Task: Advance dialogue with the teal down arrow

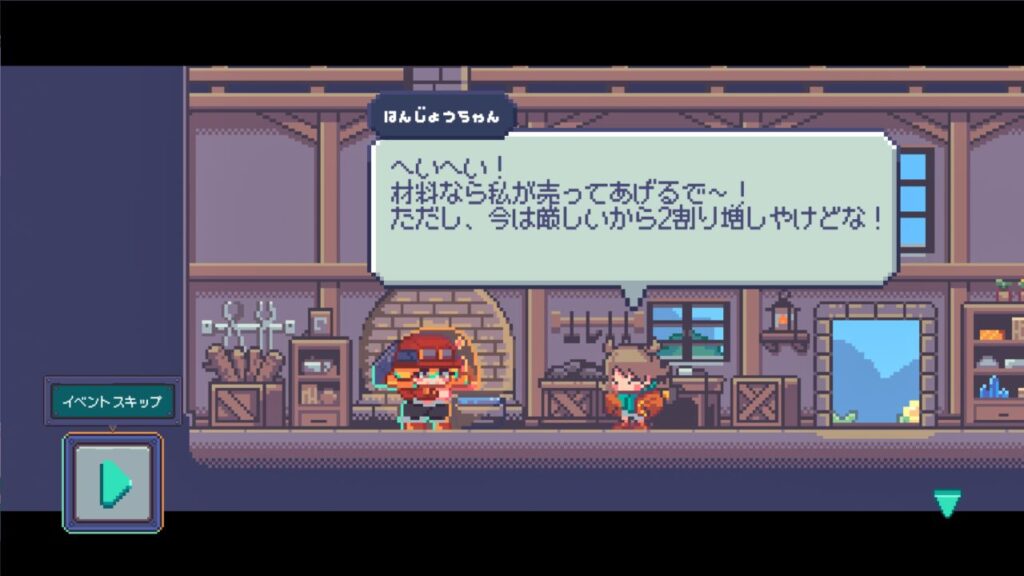Action: pos(946,502)
